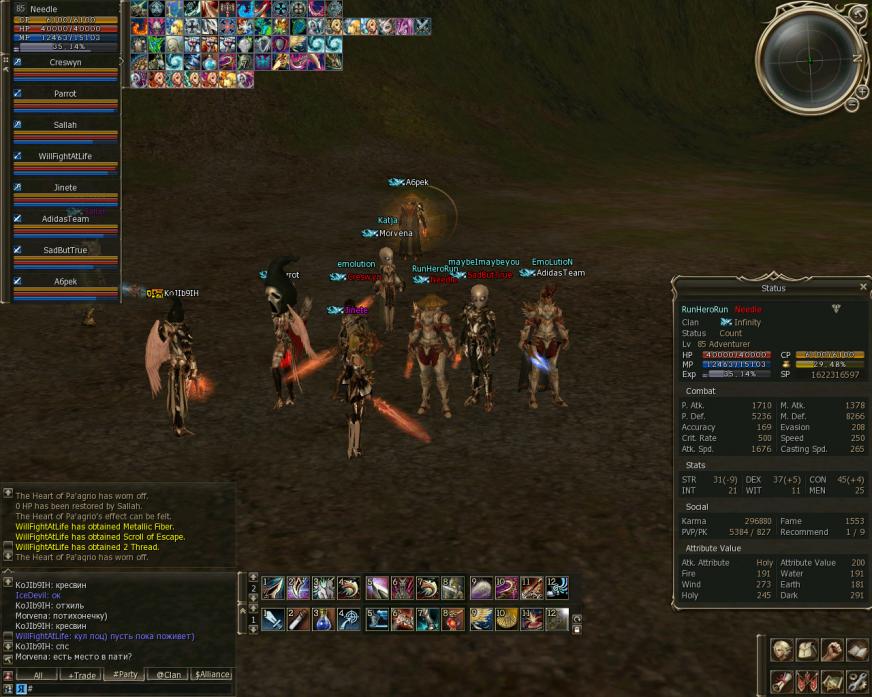
Task: Close the Status window
Action: tap(863, 287)
